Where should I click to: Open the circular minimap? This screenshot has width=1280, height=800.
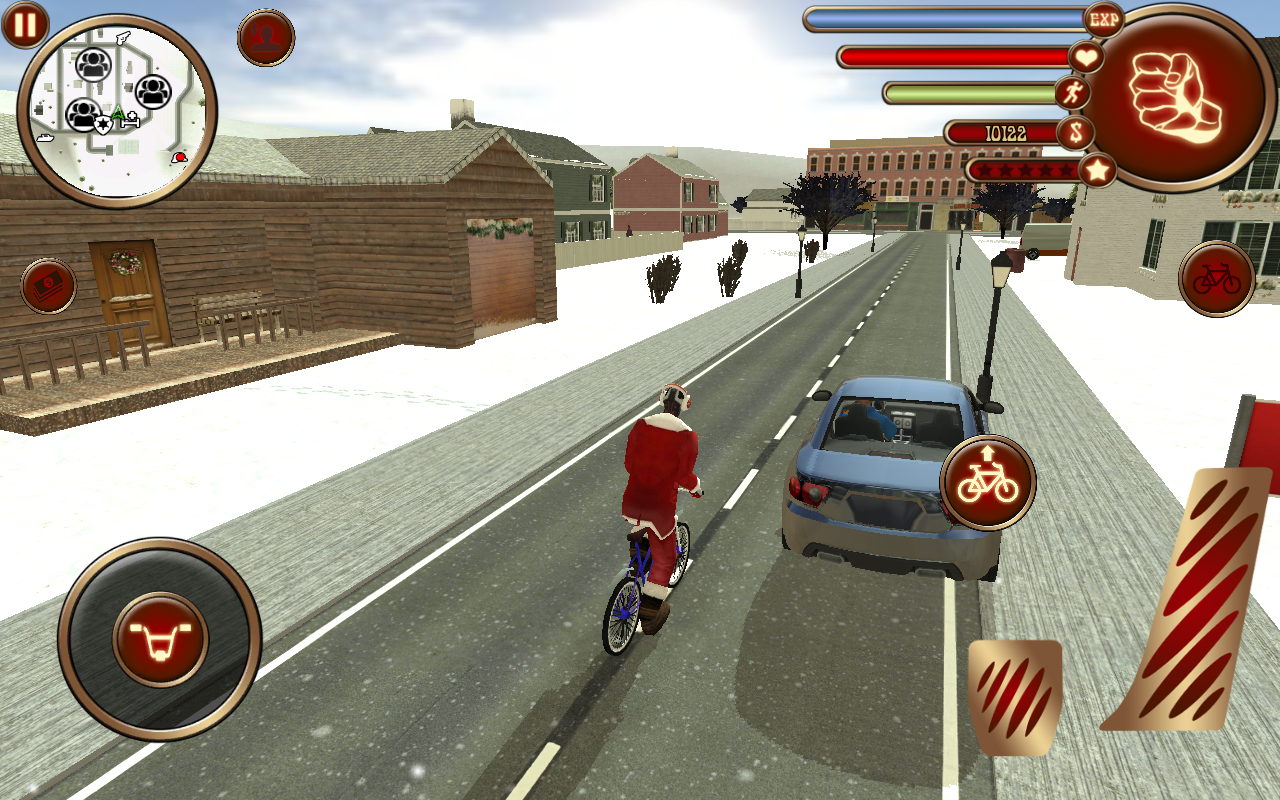coord(120,110)
